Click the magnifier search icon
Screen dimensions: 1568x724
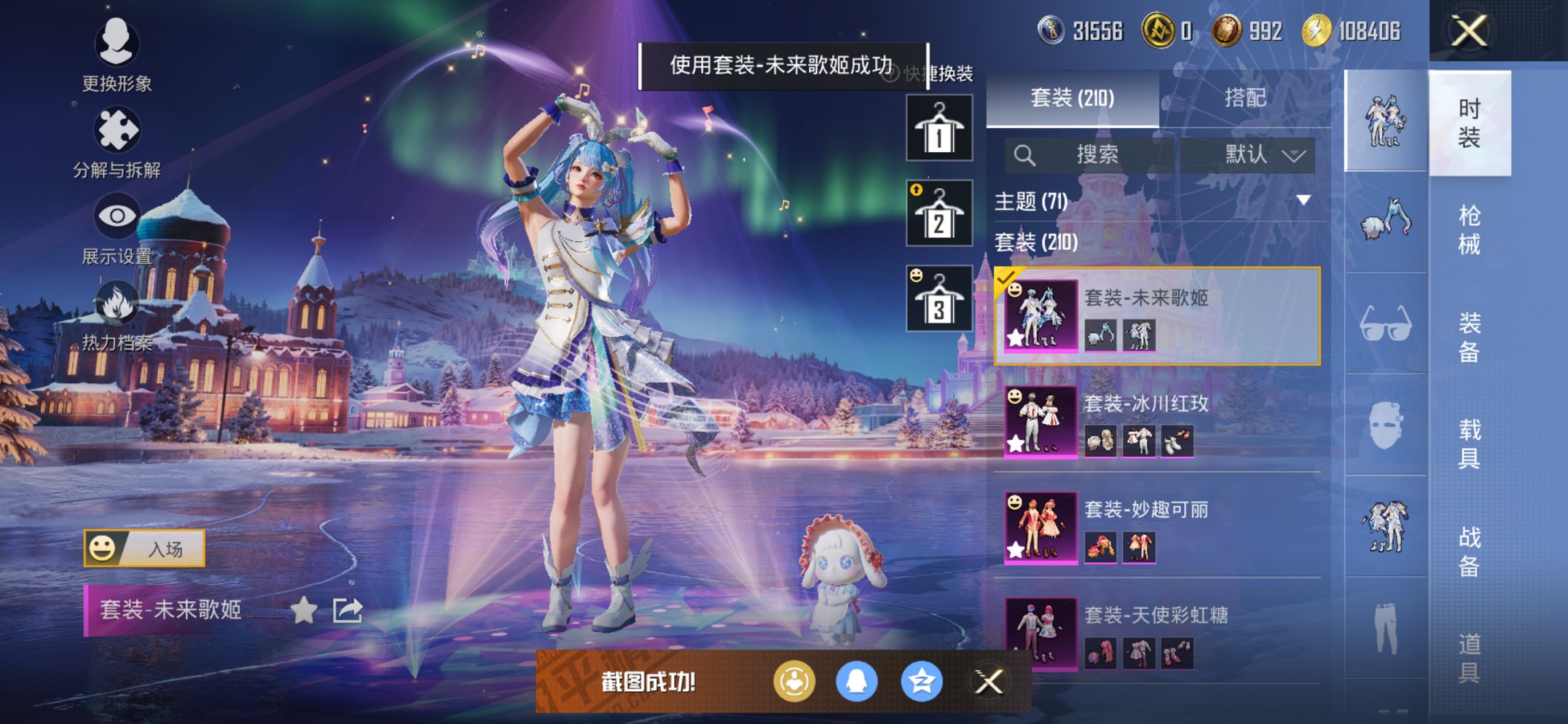[x=1026, y=155]
